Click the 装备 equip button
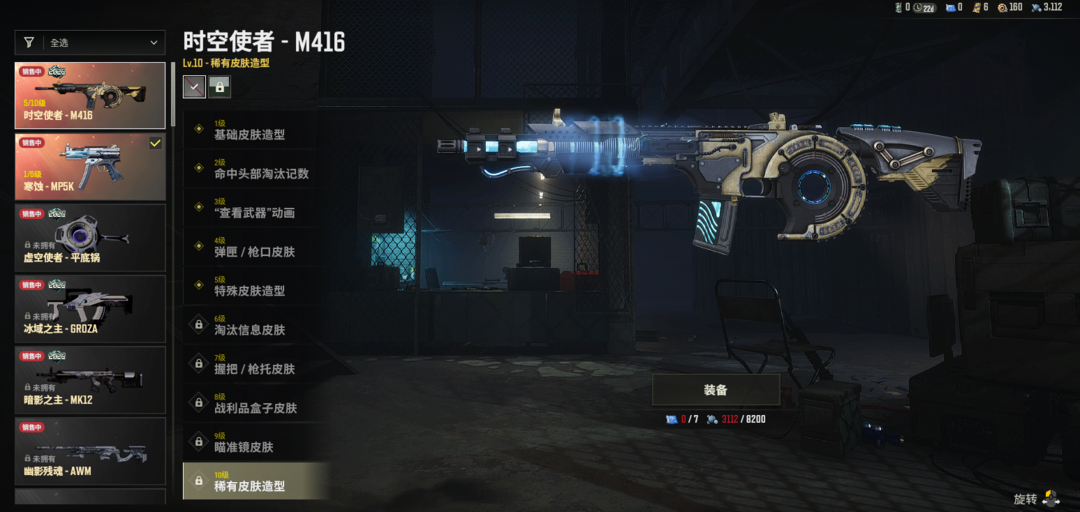The height and width of the screenshot is (512, 1080). tap(716, 390)
